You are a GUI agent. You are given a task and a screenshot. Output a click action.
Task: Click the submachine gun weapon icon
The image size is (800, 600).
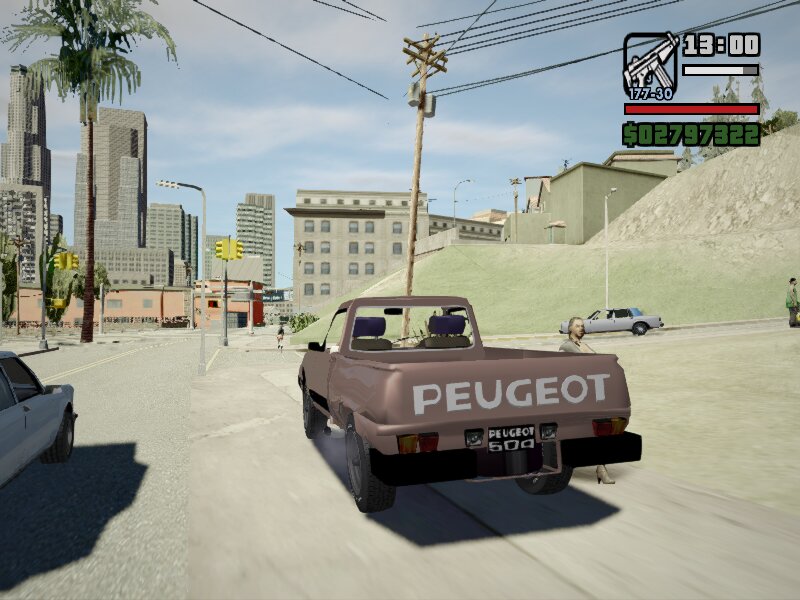click(x=650, y=65)
